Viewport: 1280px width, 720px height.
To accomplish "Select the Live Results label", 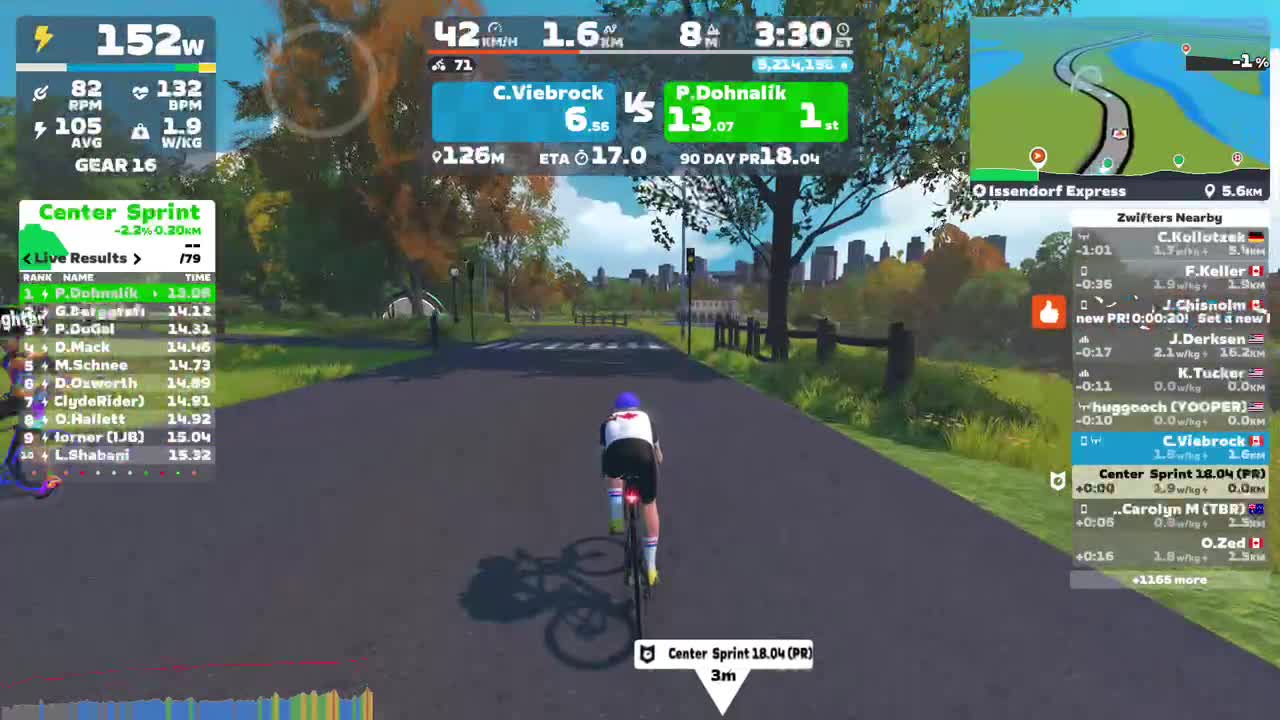I will [x=82, y=258].
